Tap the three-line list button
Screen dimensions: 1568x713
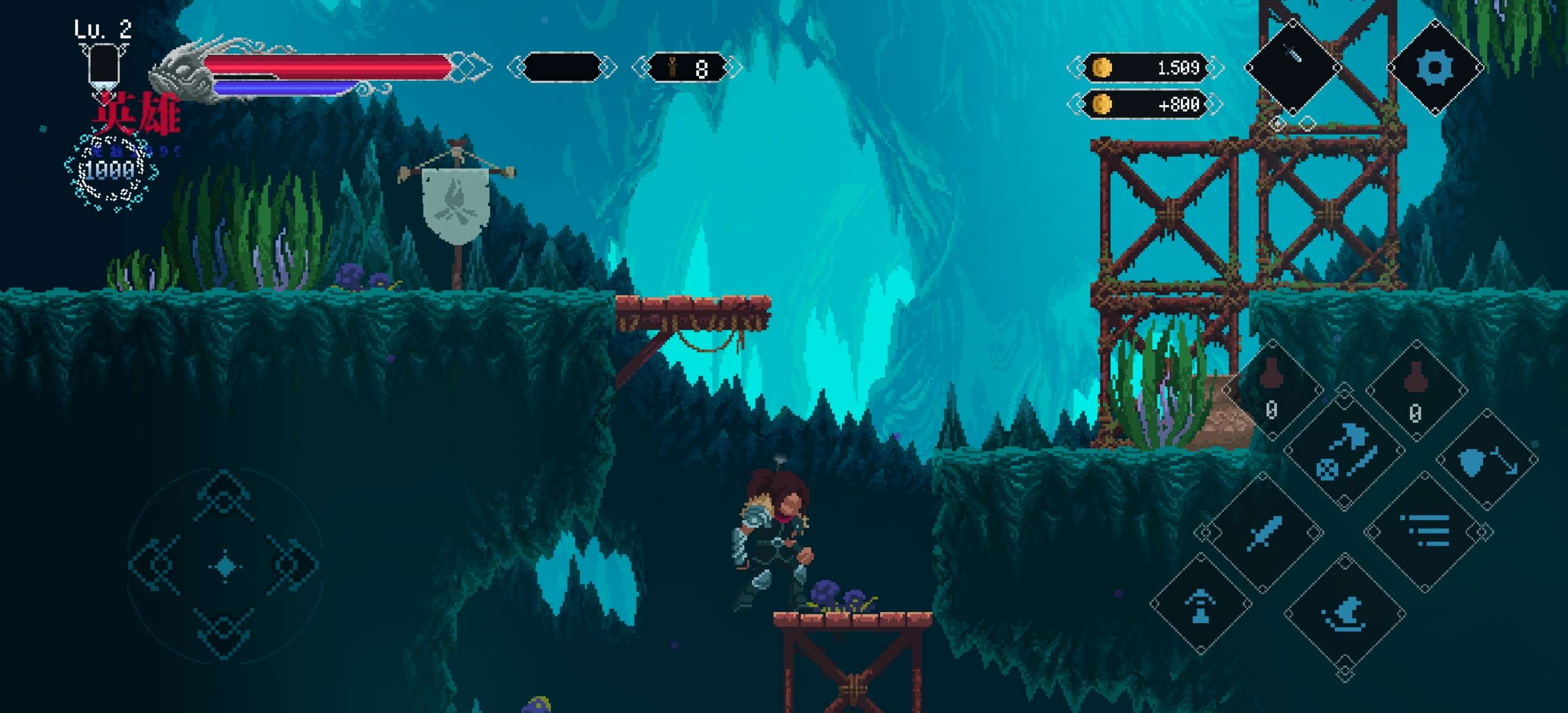click(x=1428, y=532)
